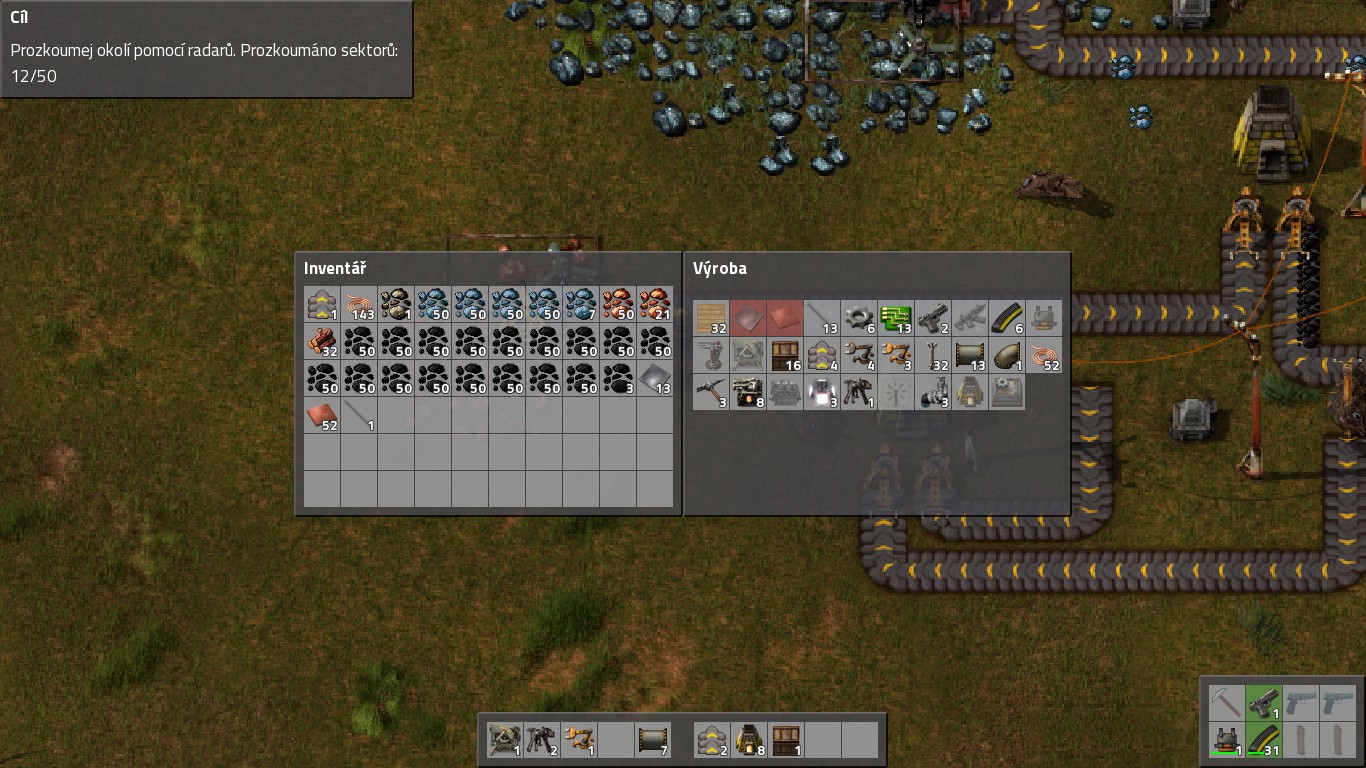Click the armor slot in the equipment panel
1366x768 pixels.
click(x=1226, y=740)
